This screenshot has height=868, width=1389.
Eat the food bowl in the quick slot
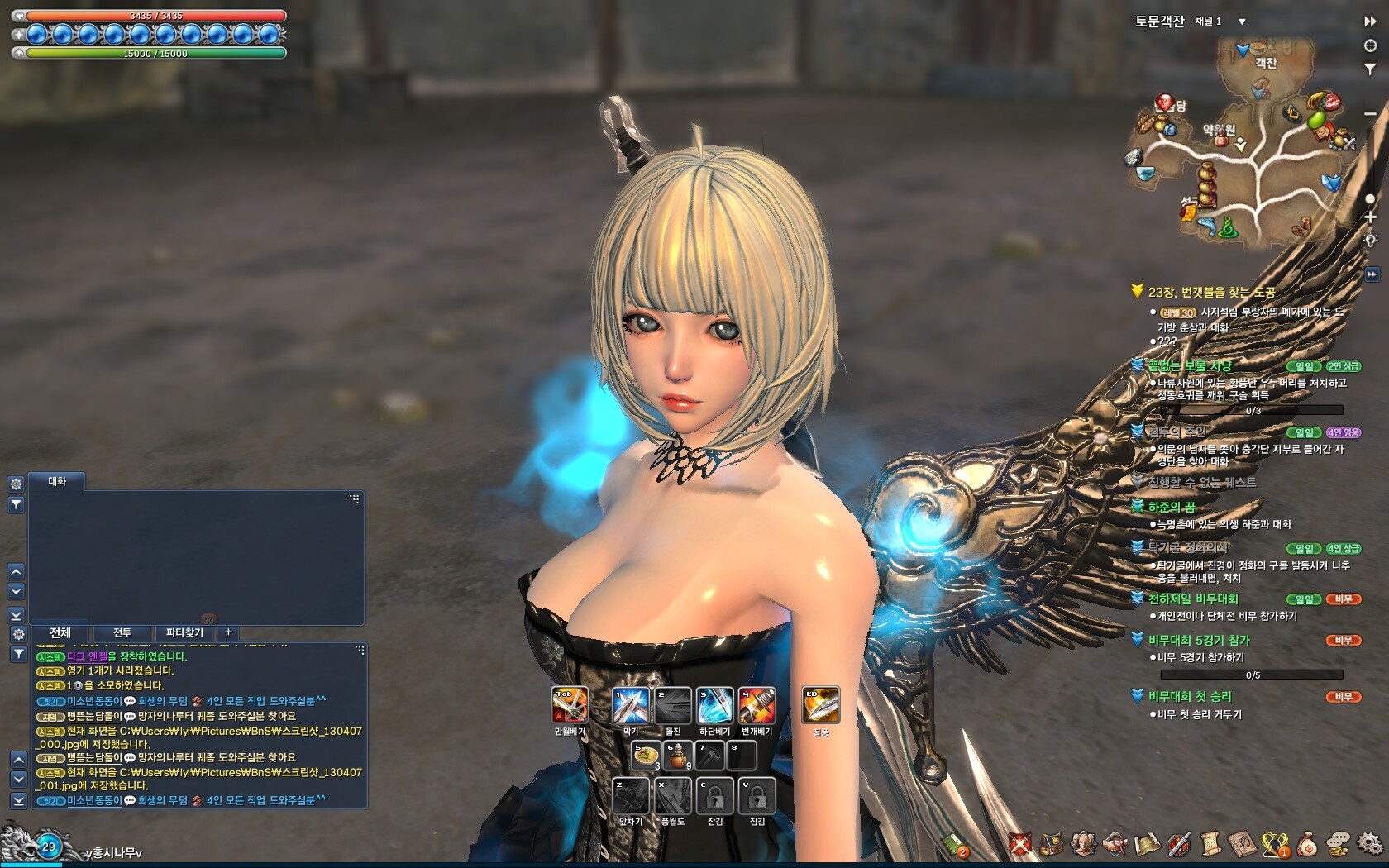click(646, 755)
